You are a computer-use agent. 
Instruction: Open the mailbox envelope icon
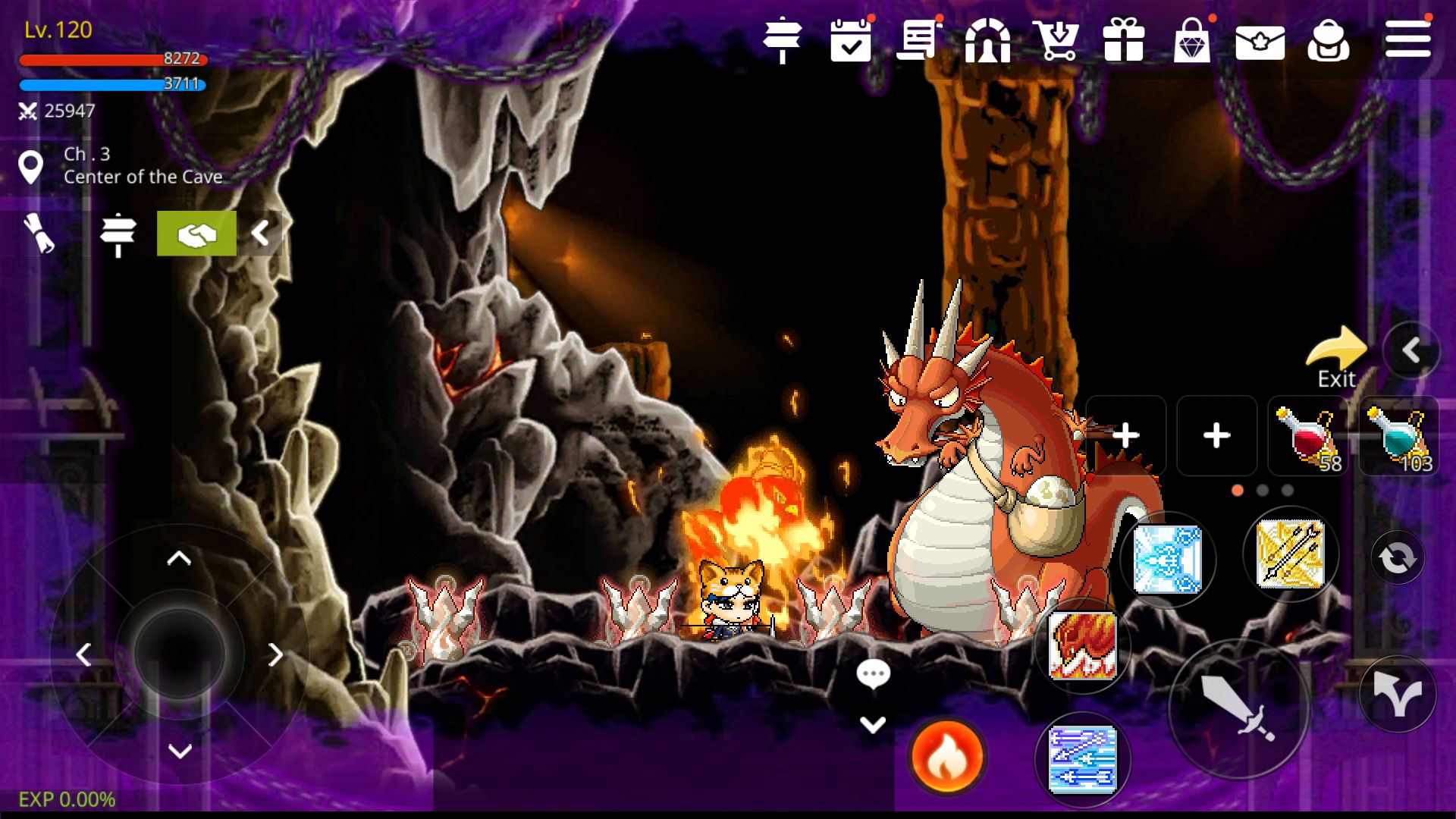pyautogui.click(x=1261, y=42)
